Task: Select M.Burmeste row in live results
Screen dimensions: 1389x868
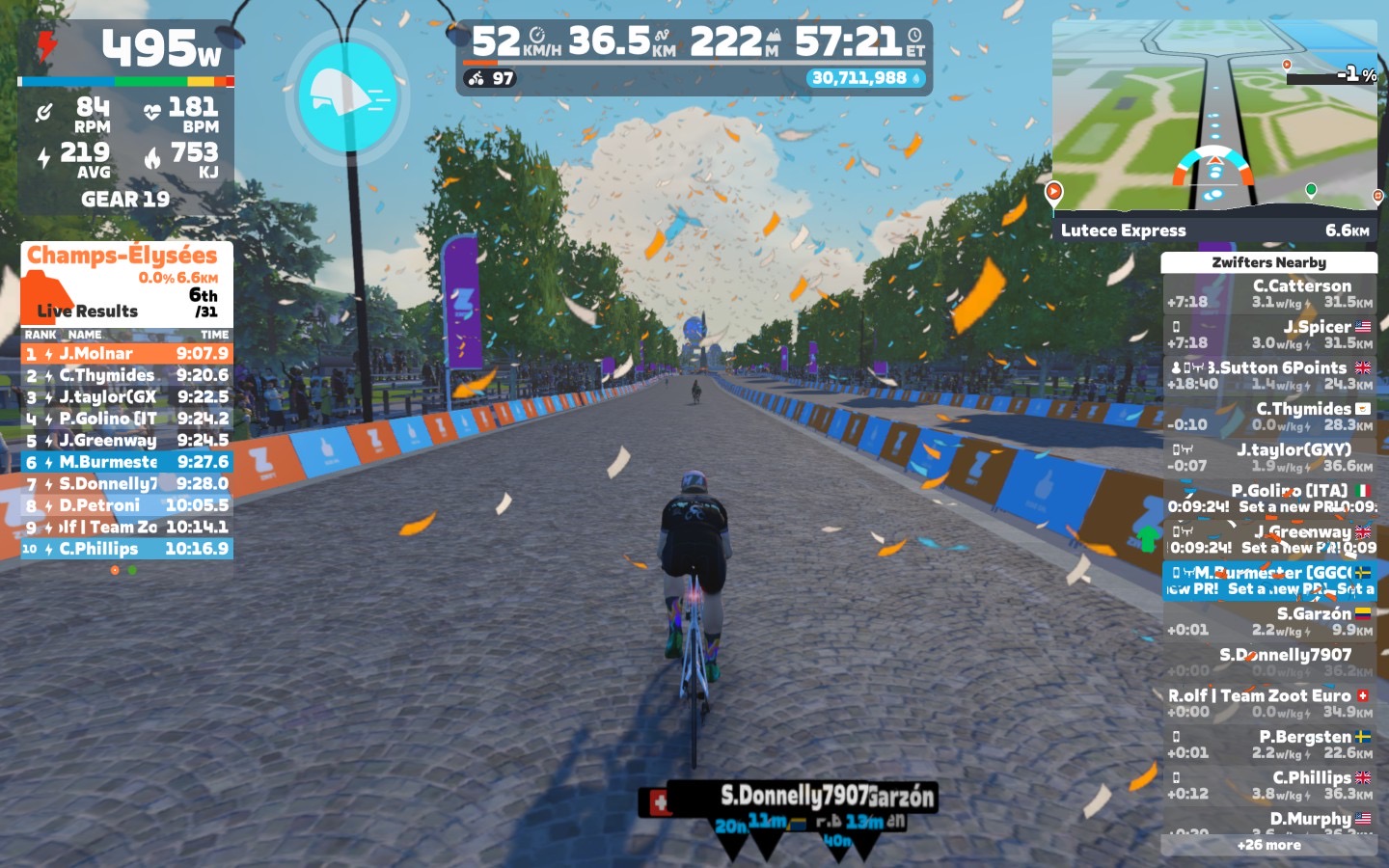Action: tap(126, 462)
